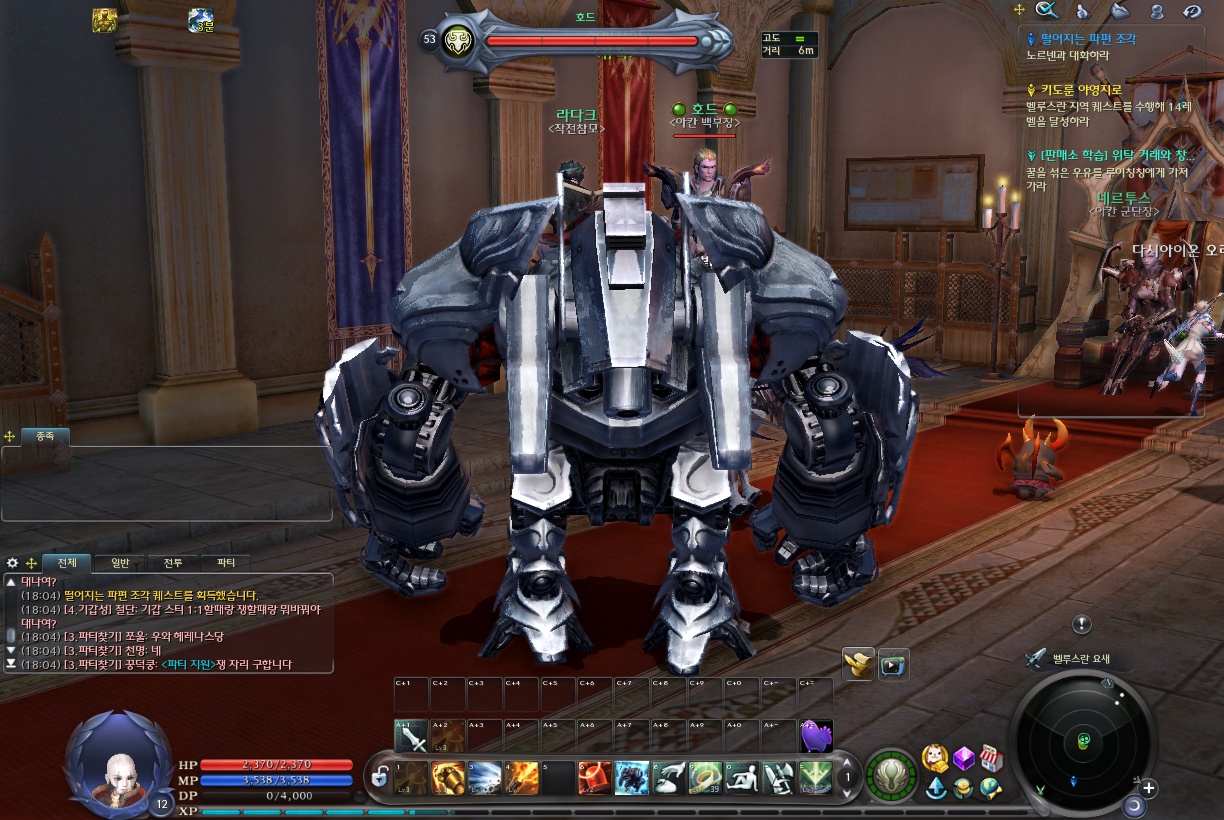Use the sword skill in the A+1 slot
This screenshot has height=820, width=1224.
pos(411,737)
